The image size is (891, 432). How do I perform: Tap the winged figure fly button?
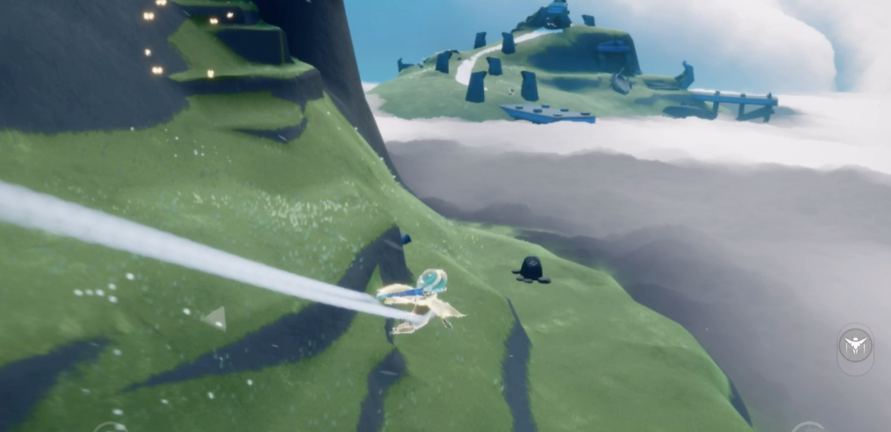pos(855,346)
